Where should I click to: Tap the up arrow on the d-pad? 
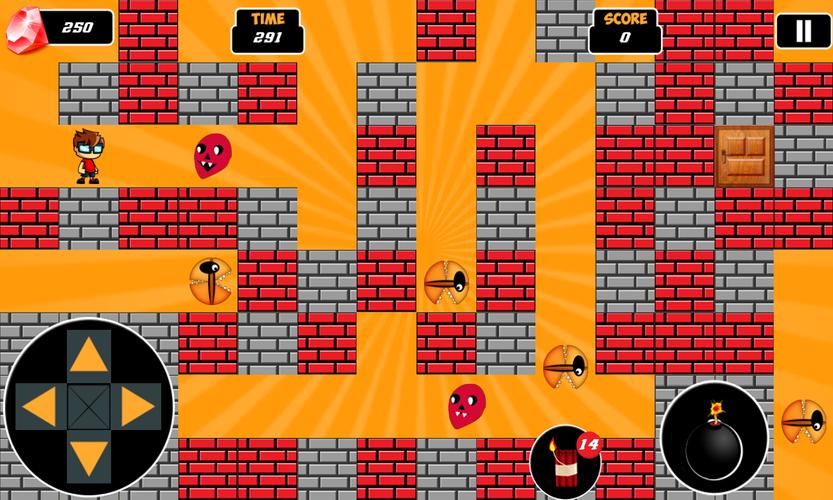pyautogui.click(x=89, y=354)
